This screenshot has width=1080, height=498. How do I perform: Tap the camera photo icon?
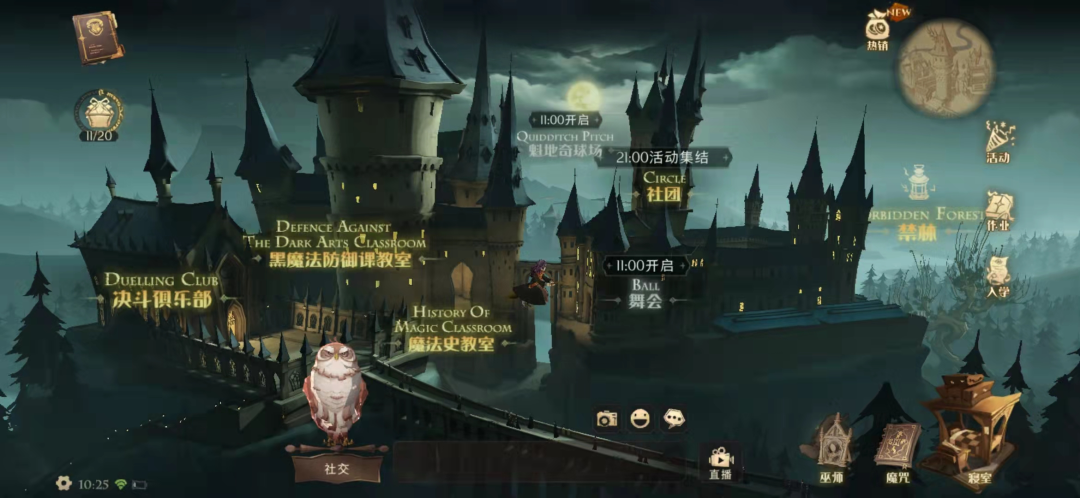pos(606,419)
